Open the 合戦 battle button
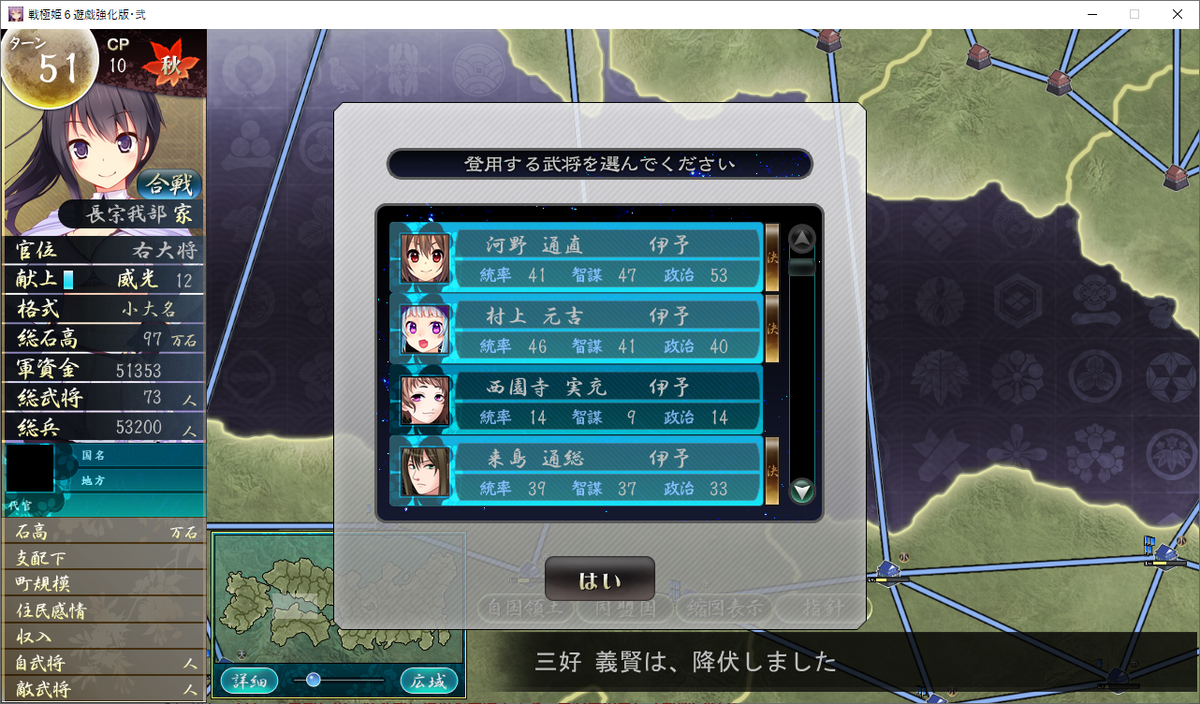Screen dimensions: 1200x704 click(x=169, y=184)
